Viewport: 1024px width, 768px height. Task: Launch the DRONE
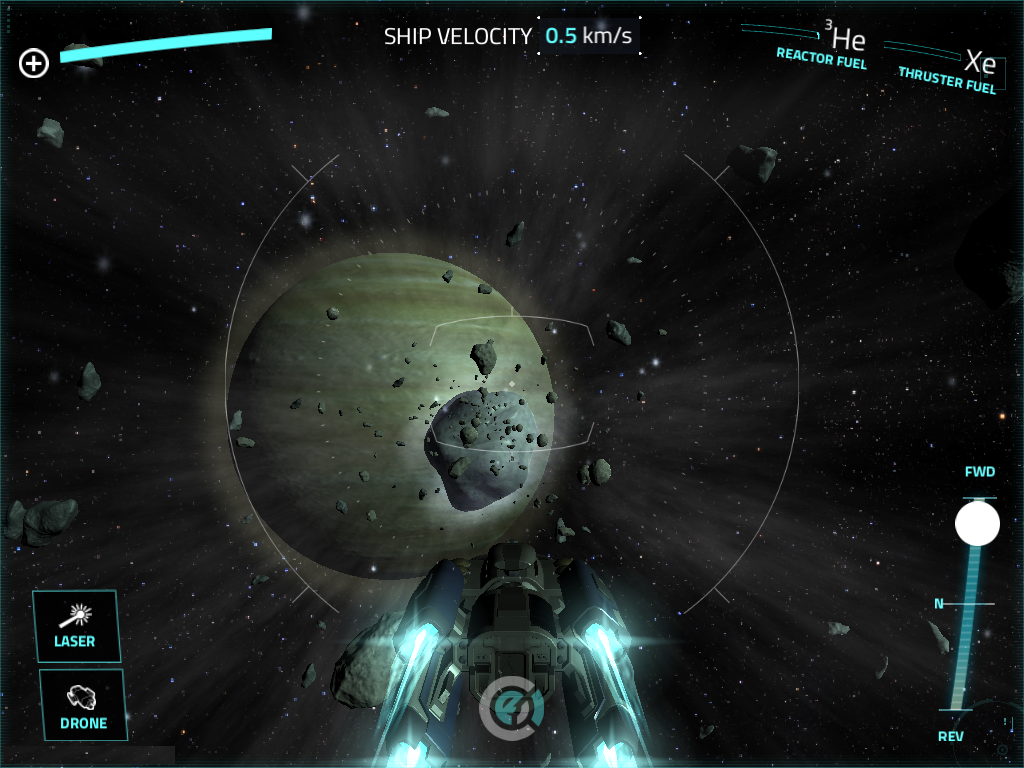(x=84, y=705)
